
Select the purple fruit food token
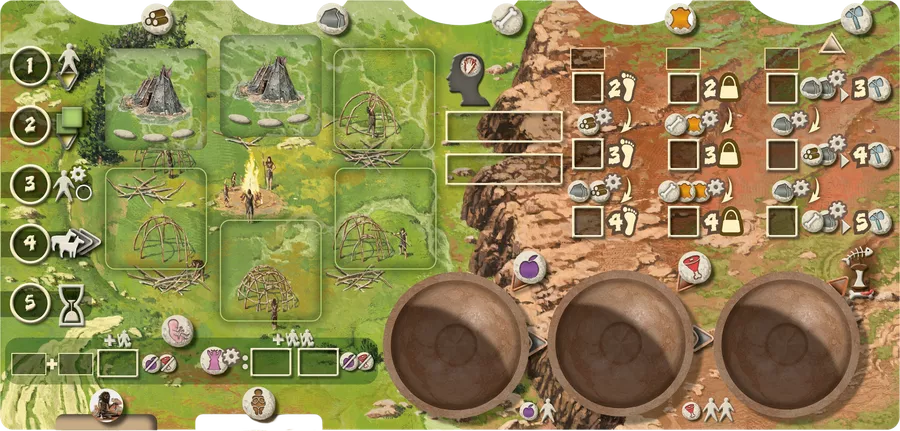click(527, 267)
